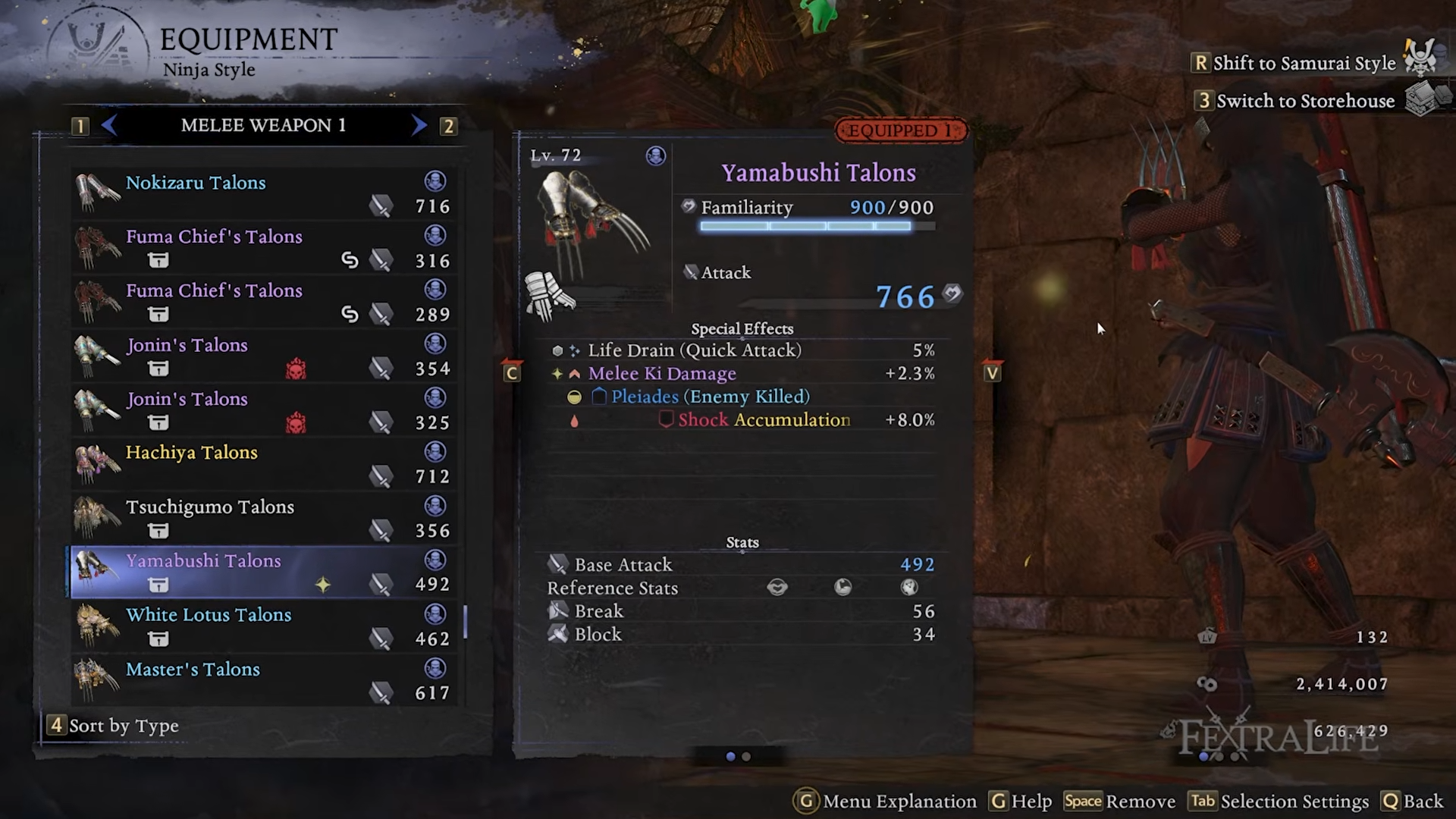Show the Help screen
Image resolution: width=1456 pixels, height=819 pixels.
1021,802
